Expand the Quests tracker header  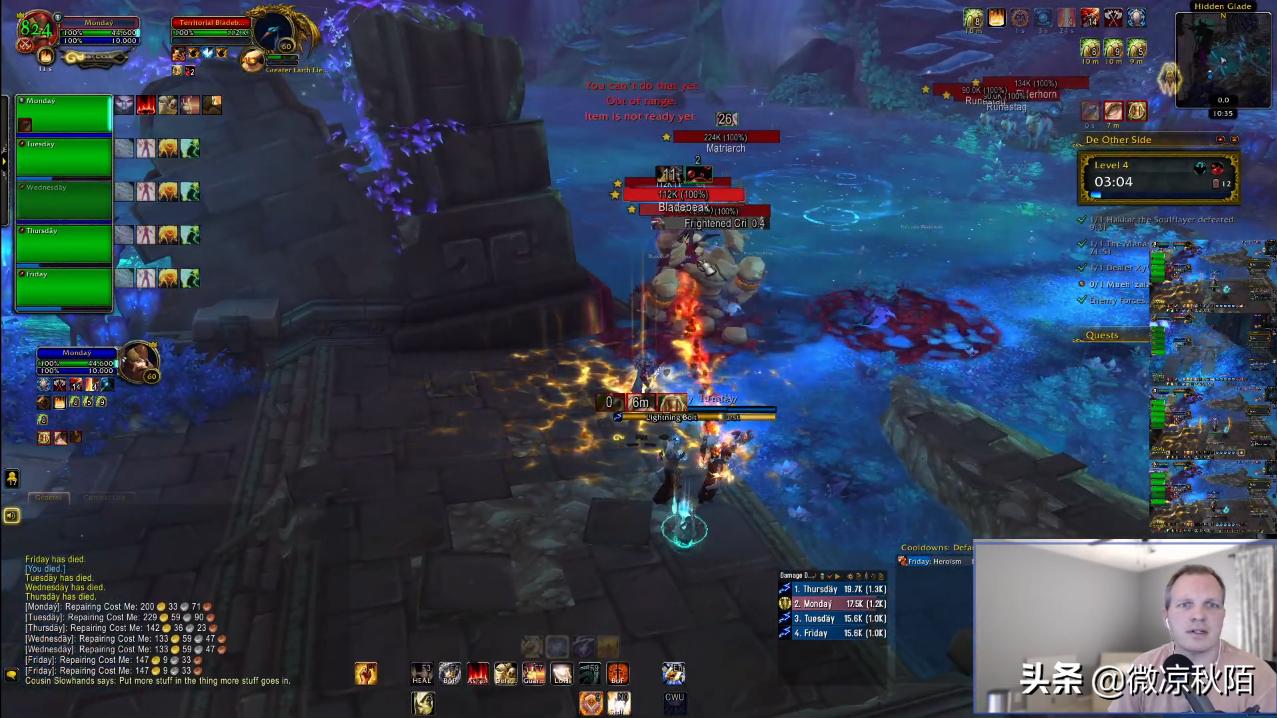[1102, 335]
